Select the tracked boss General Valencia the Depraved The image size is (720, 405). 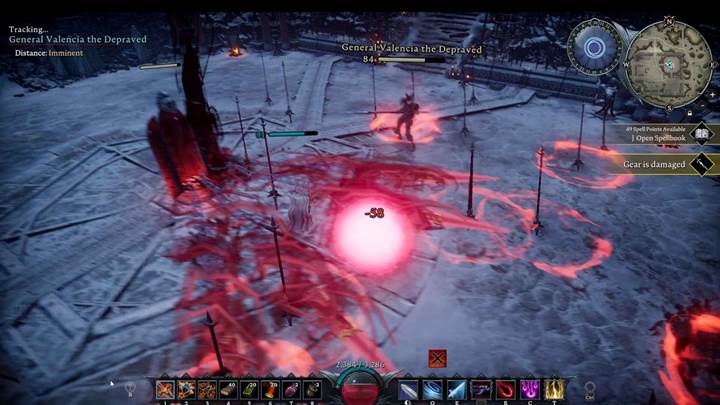coord(78,40)
